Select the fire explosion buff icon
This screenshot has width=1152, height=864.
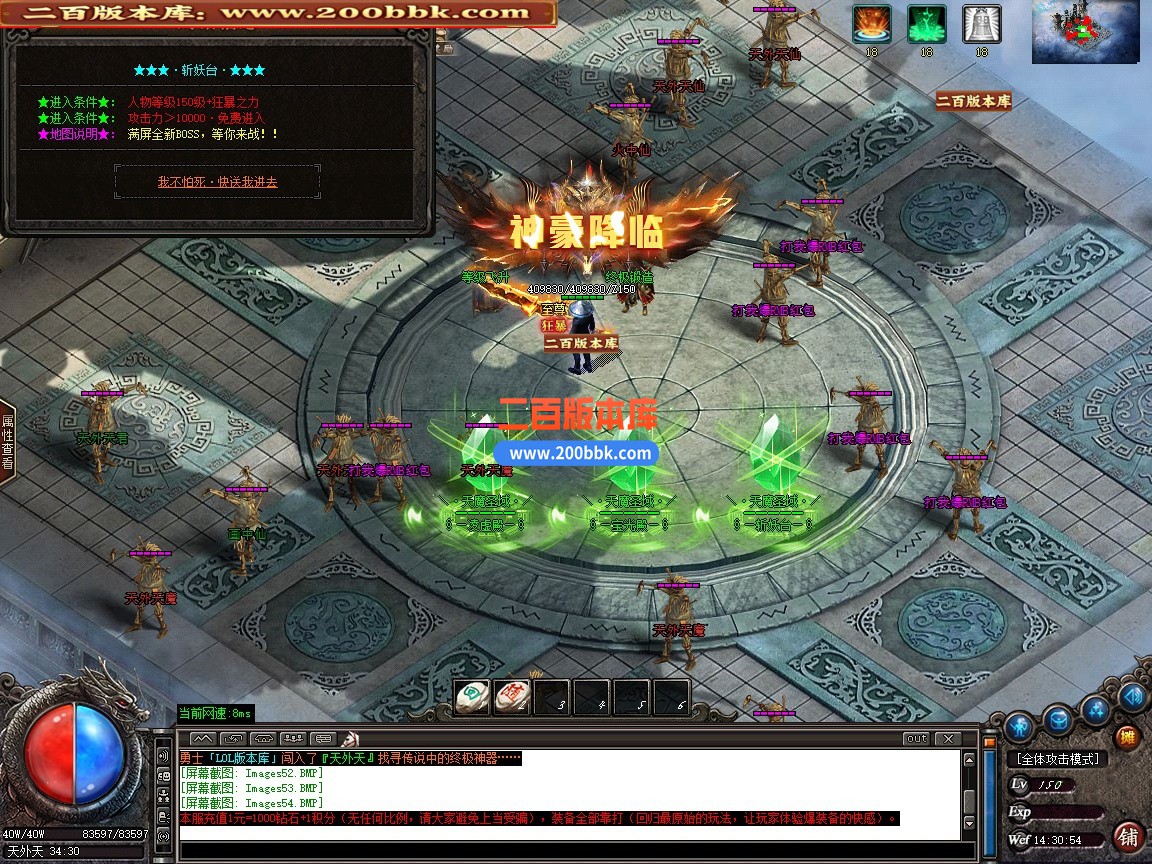pos(872,24)
